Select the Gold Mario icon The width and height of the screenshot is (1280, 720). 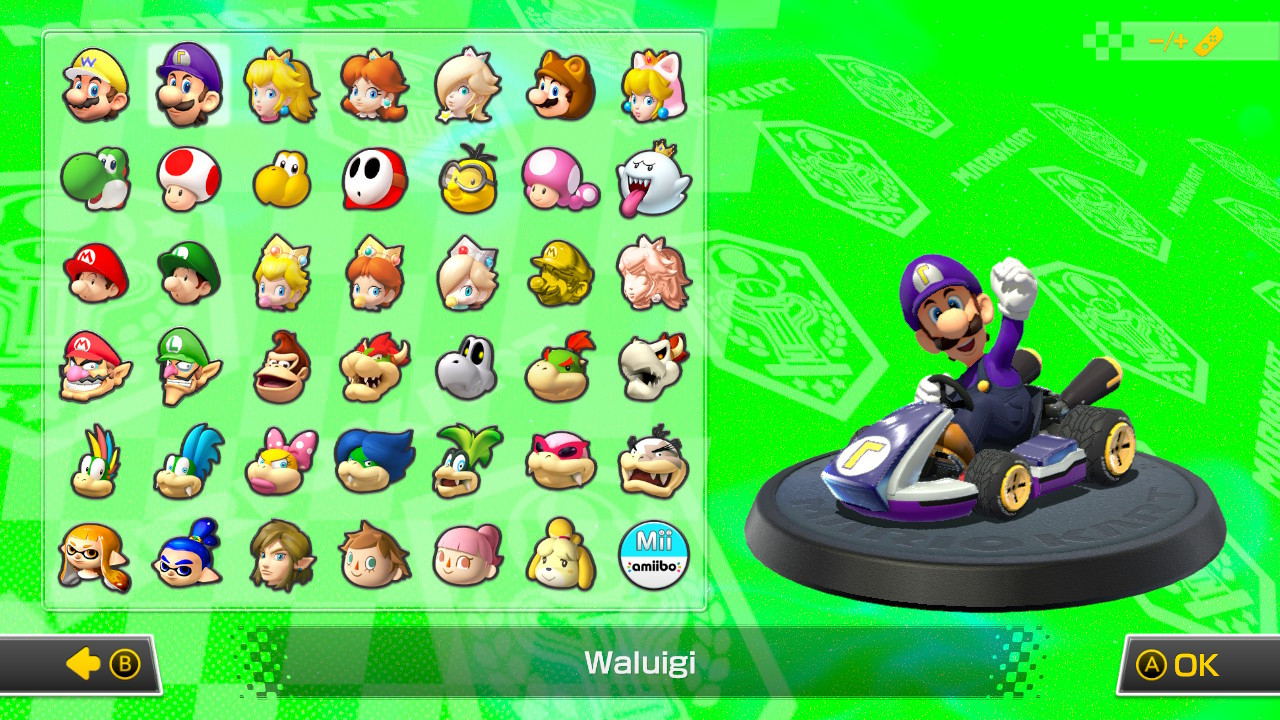point(560,273)
